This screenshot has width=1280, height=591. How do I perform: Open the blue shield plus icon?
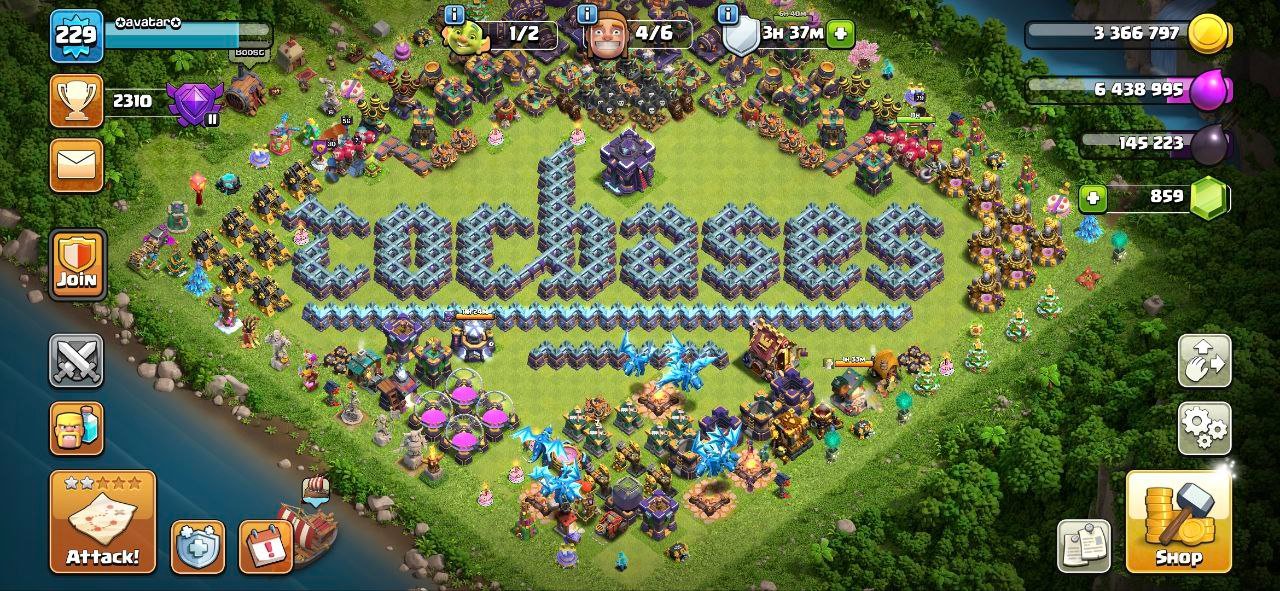(197, 547)
